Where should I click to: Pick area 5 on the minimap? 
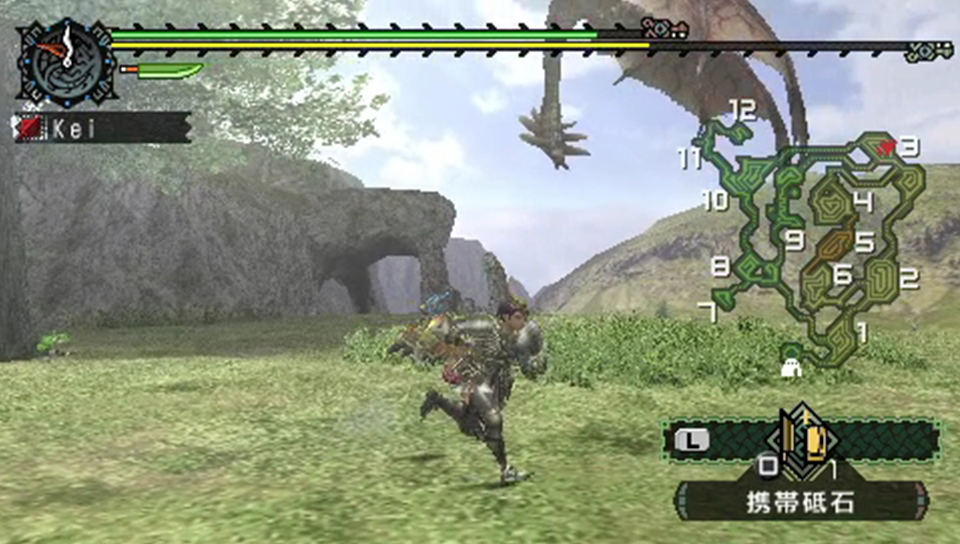point(864,242)
